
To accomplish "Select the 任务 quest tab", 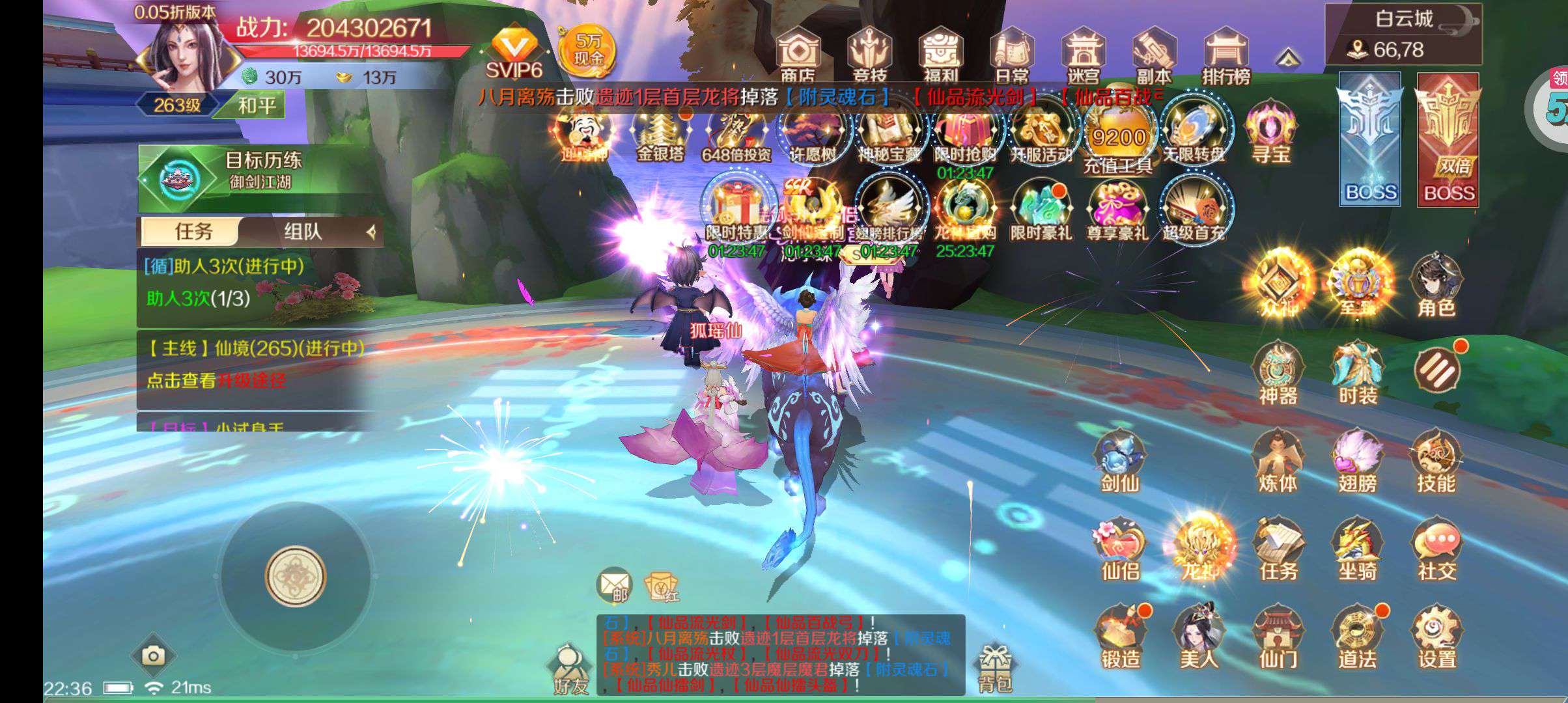I will coord(193,231).
